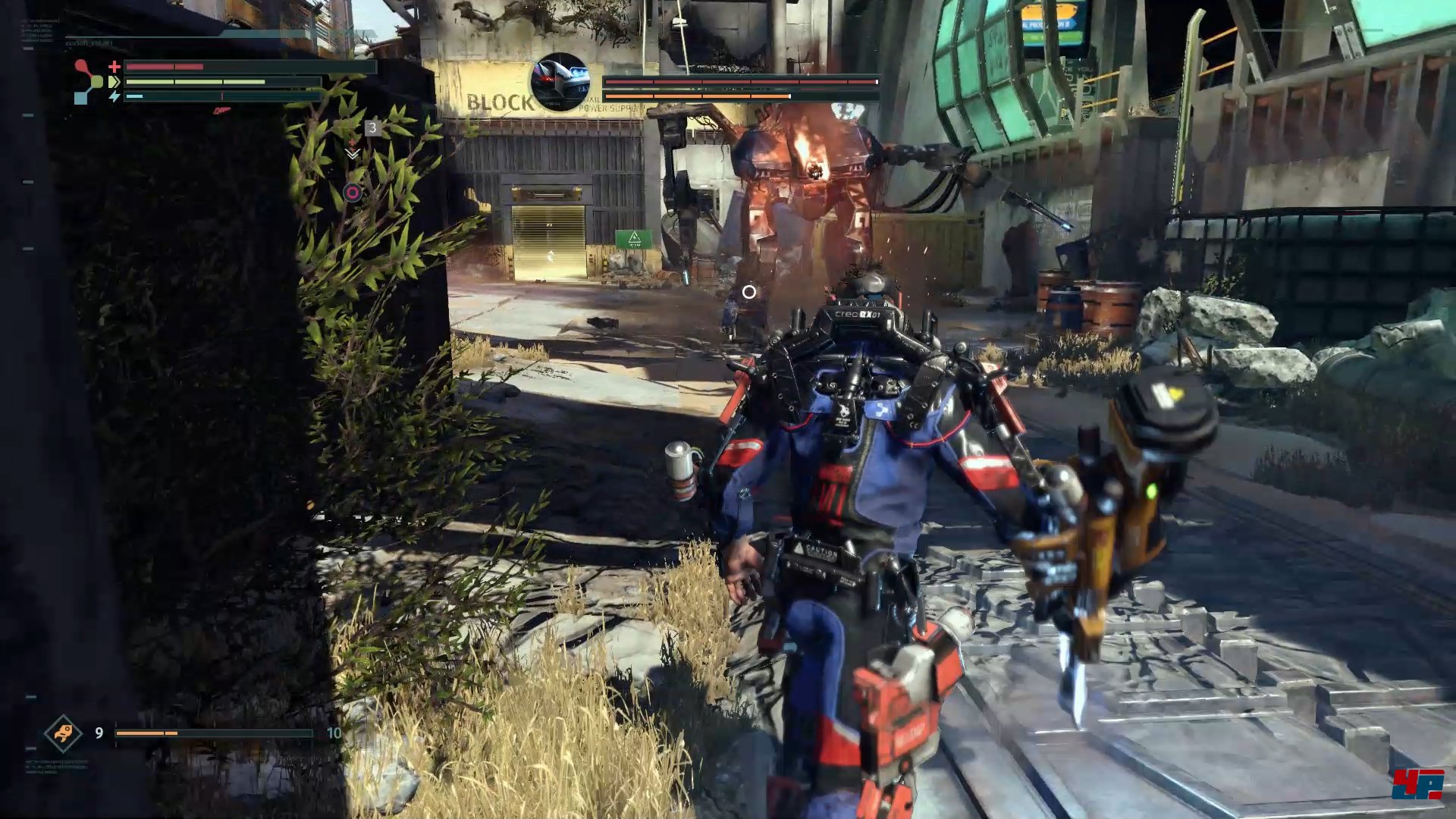Click the 4P watermark logo
Viewport: 1456px width, 819px height.
tap(1417, 784)
